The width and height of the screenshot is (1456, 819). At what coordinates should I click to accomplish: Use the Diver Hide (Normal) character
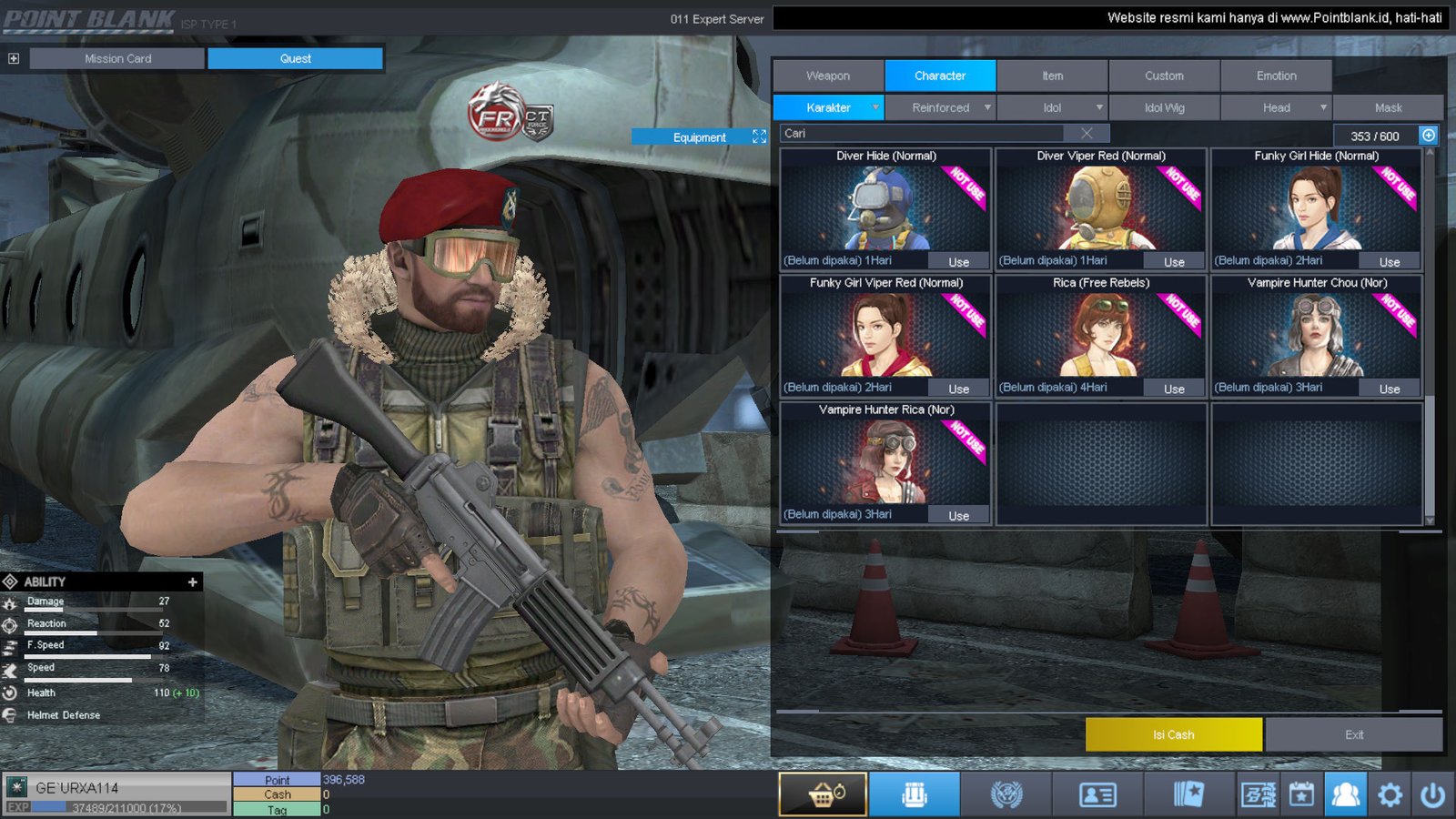click(x=958, y=262)
